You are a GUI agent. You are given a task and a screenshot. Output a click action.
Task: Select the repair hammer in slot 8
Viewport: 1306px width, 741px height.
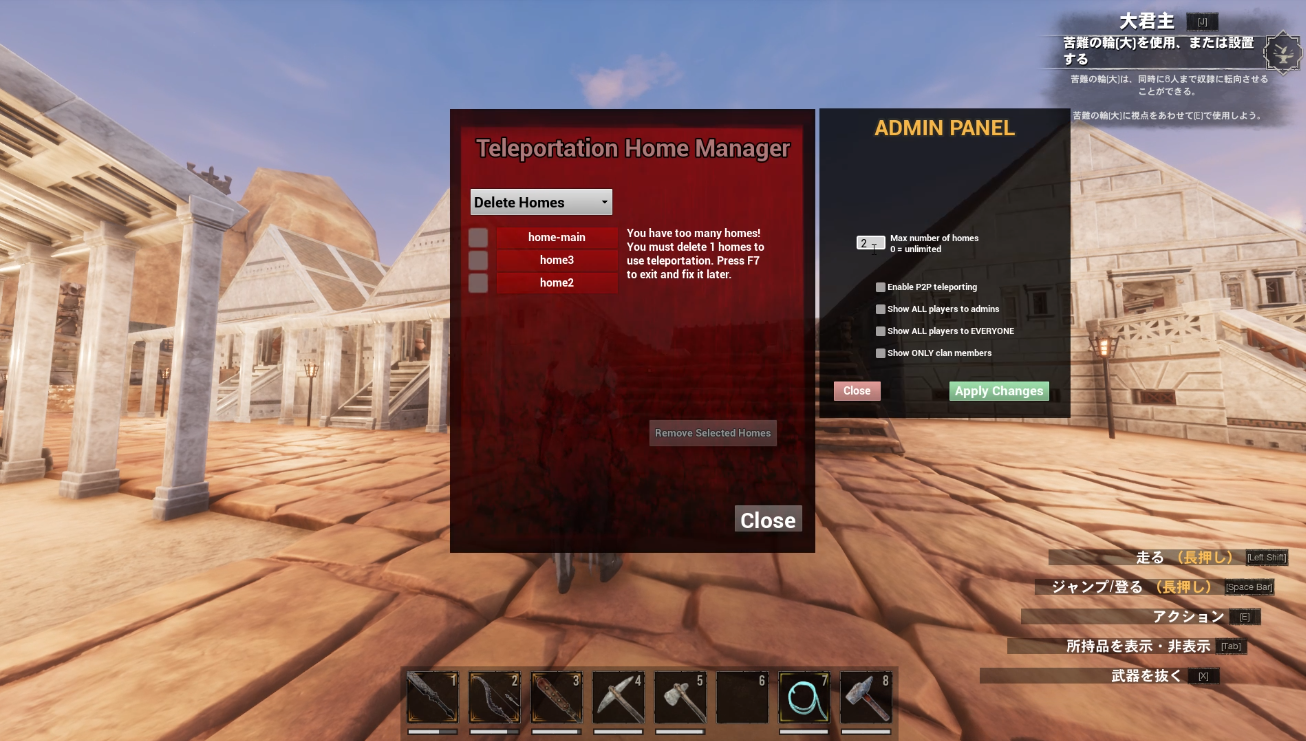(866, 698)
